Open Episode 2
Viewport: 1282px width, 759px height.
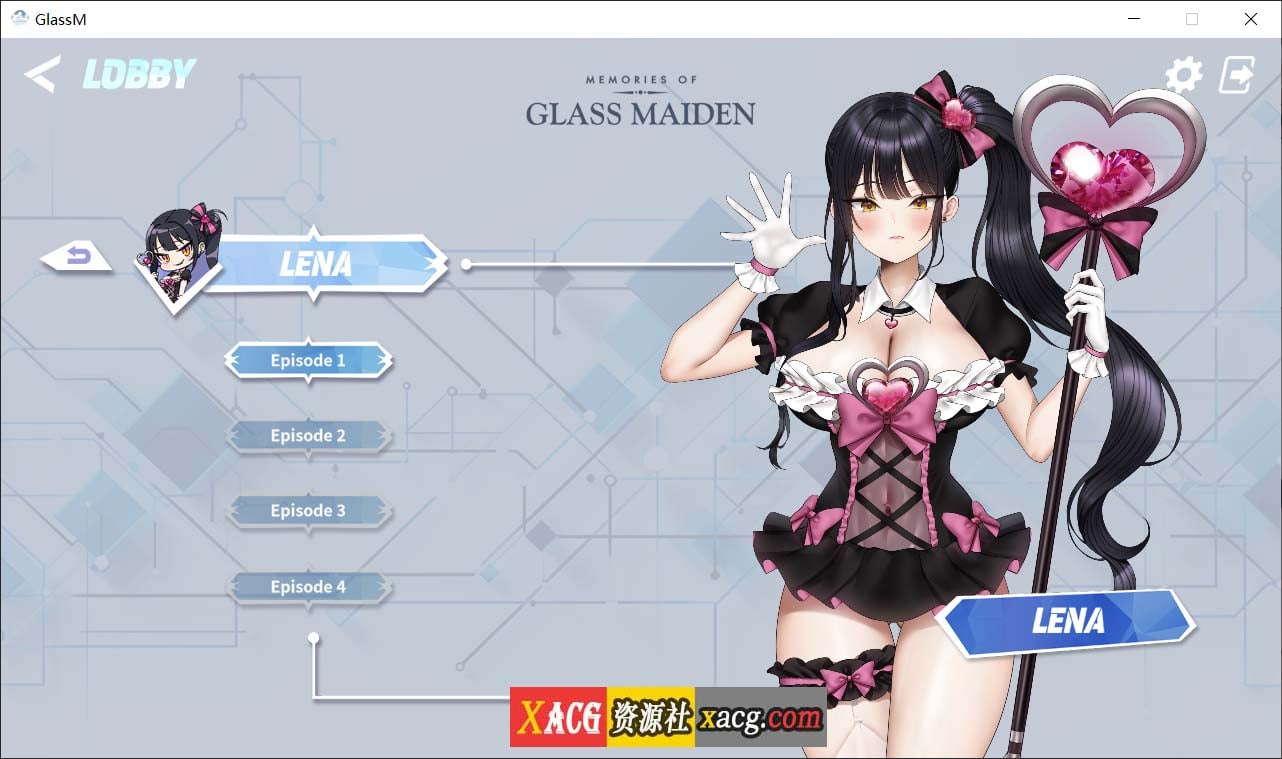(308, 435)
